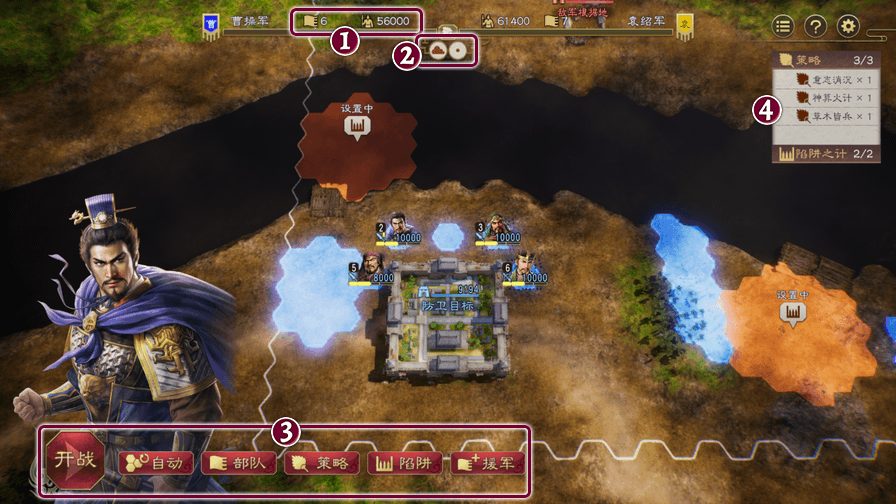Select unit number 3 with 10000 troops

click(x=497, y=228)
